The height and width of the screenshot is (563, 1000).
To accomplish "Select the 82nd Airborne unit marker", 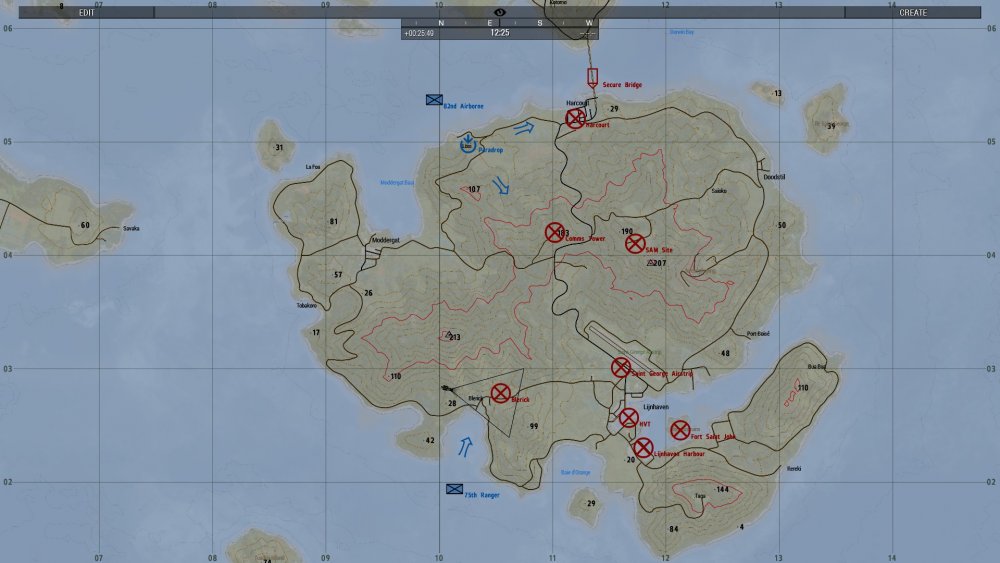I will tap(434, 100).
